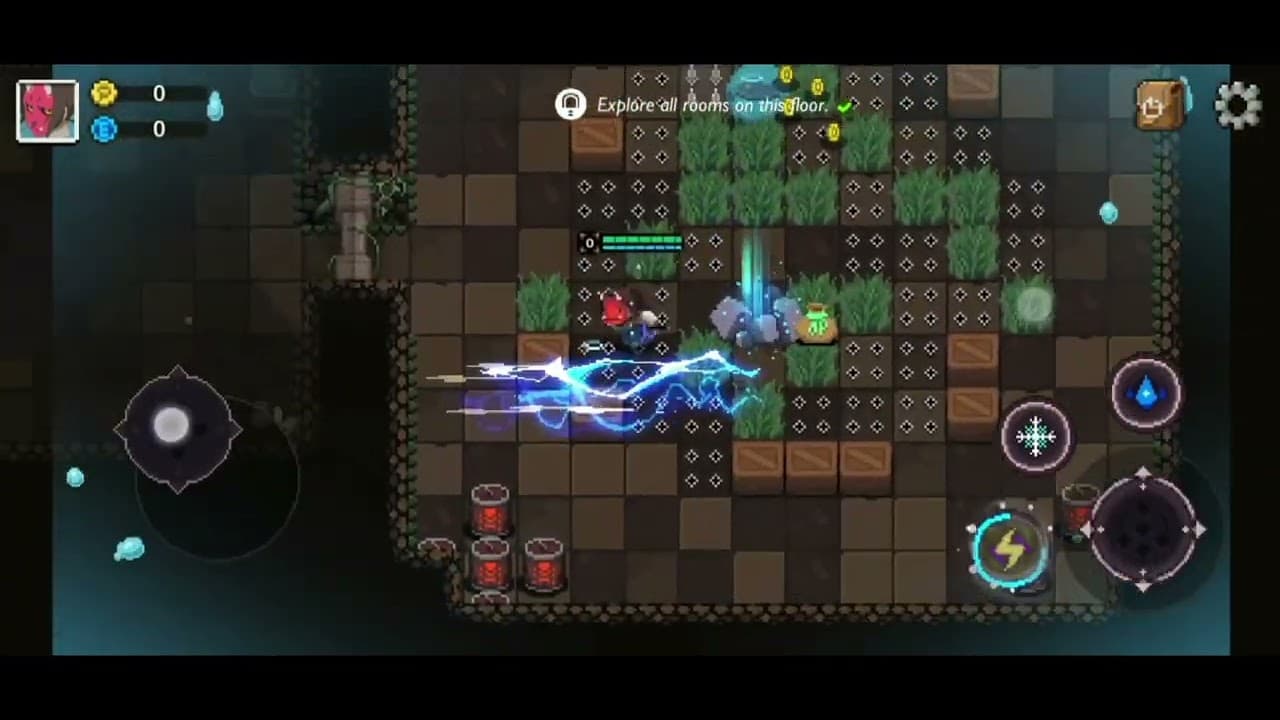Tap the green checkmark on the quest banner
This screenshot has height=720, width=1280.
point(845,105)
